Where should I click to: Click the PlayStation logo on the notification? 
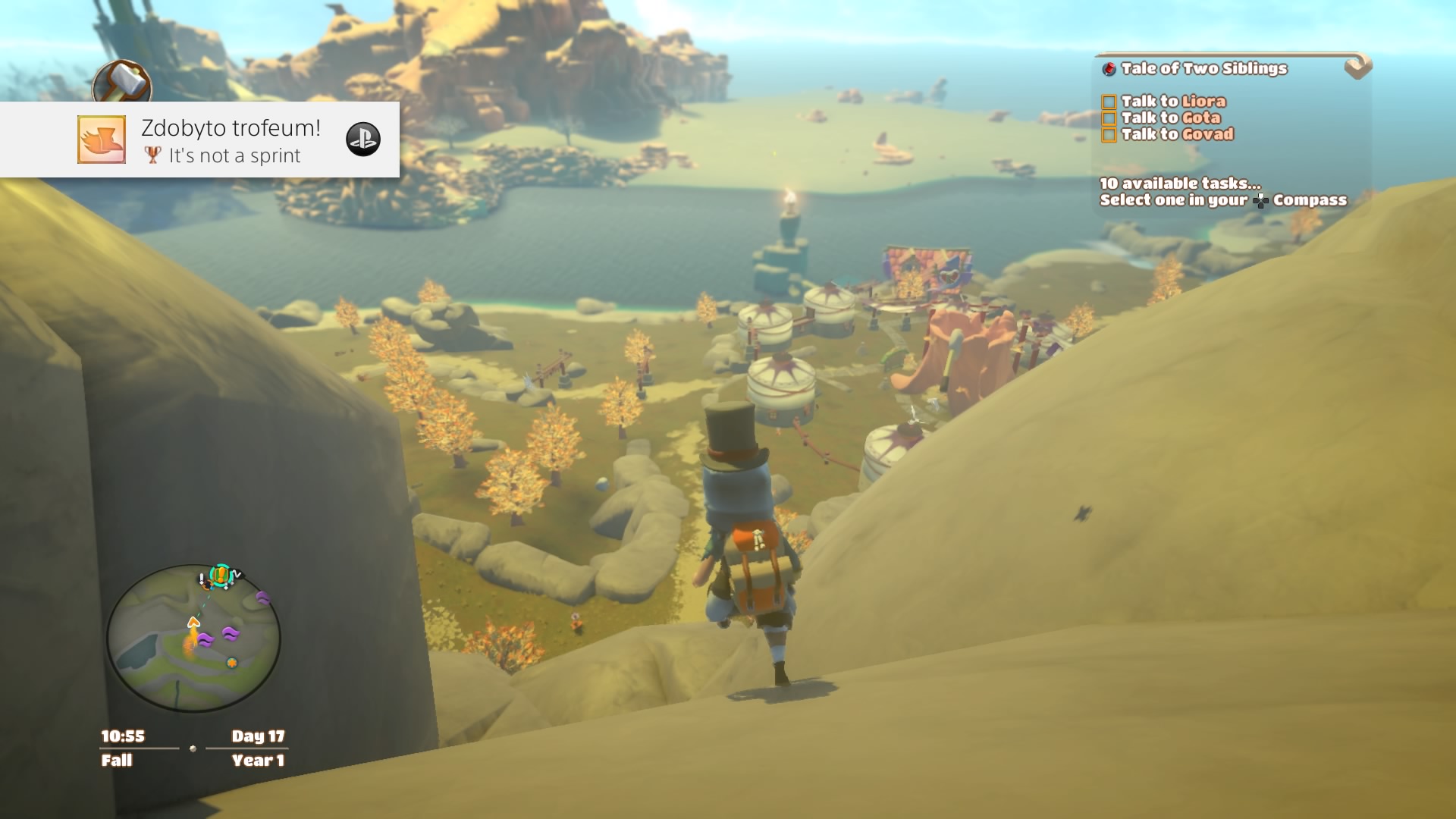363,140
